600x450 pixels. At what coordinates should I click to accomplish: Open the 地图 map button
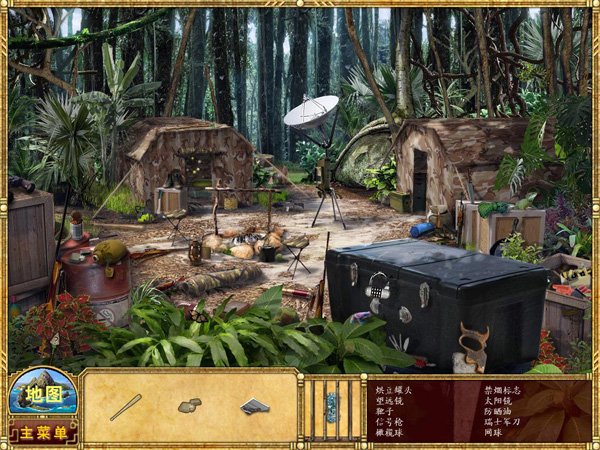tap(41, 393)
